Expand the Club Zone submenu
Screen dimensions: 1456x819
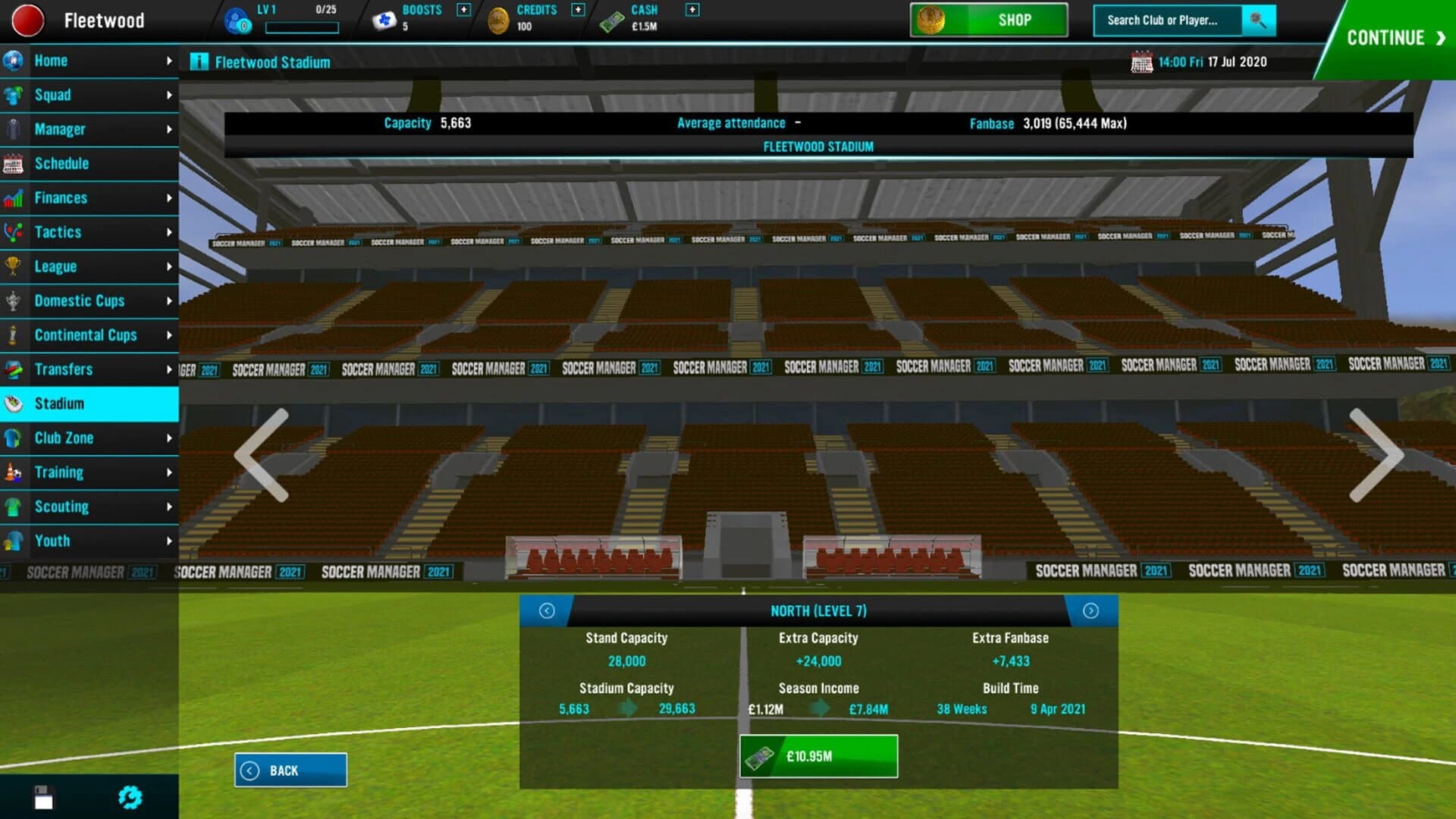click(168, 438)
